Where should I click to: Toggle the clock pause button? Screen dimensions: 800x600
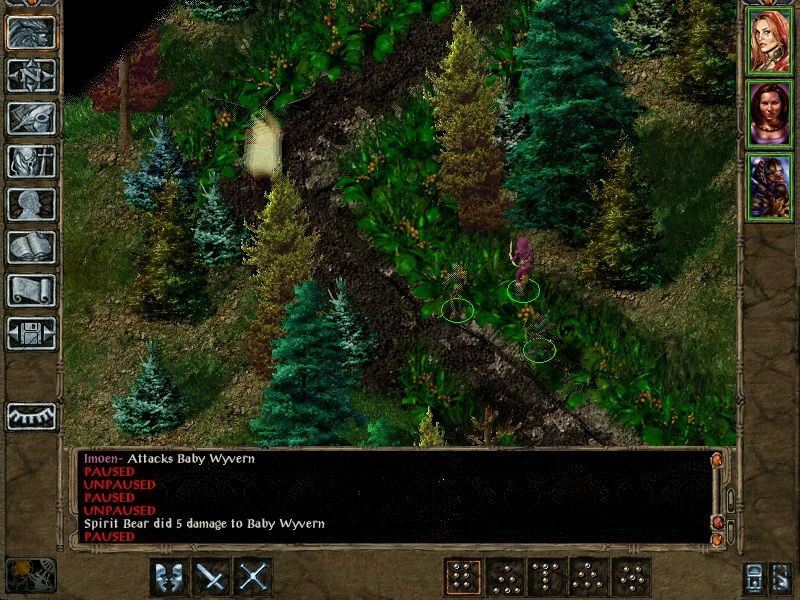point(31,575)
